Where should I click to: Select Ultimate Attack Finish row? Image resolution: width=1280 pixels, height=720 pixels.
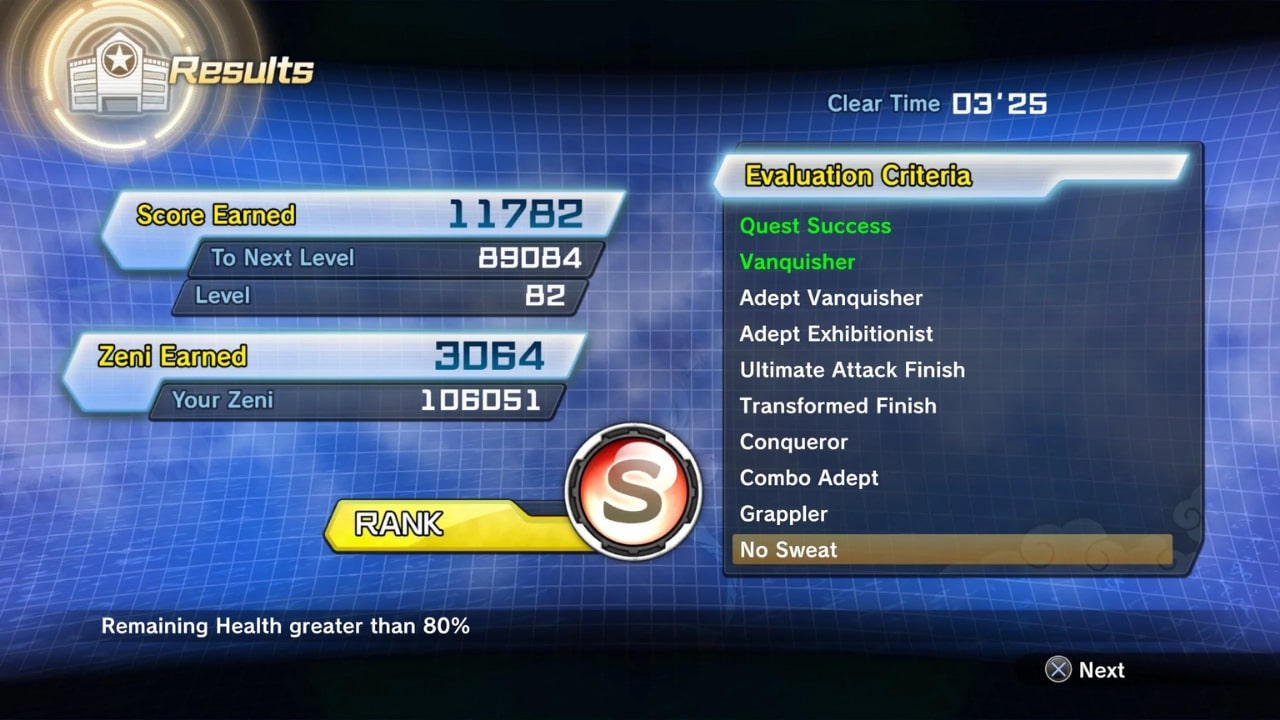pyautogui.click(x=852, y=370)
